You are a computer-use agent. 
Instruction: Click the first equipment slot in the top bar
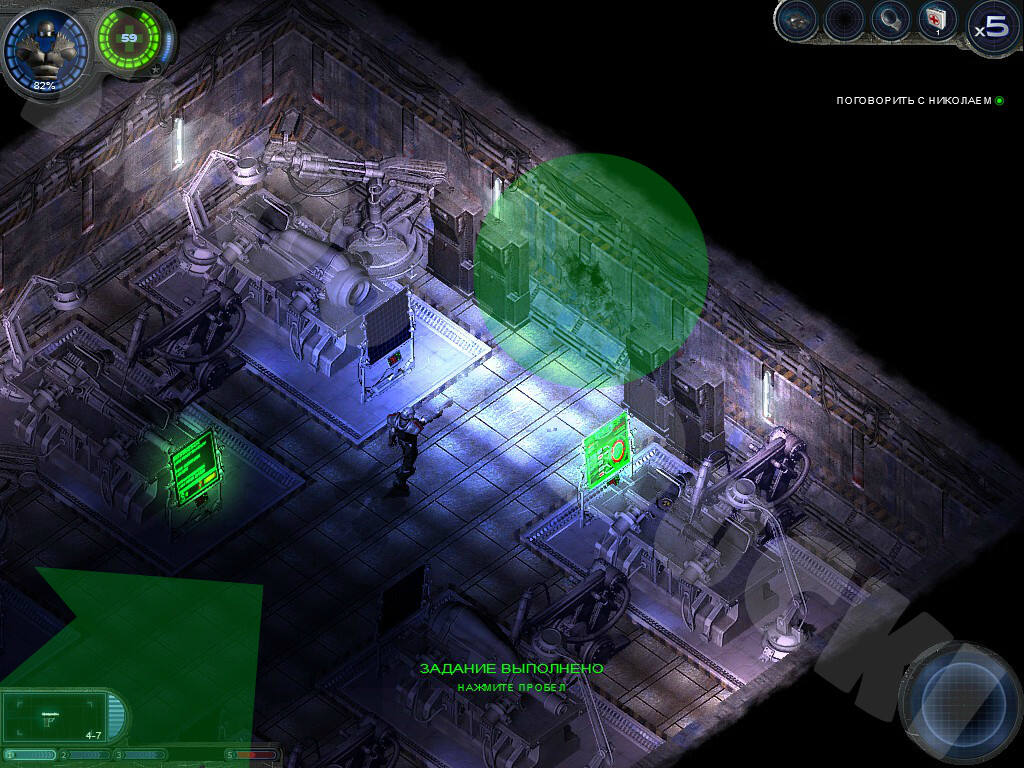[x=796, y=20]
